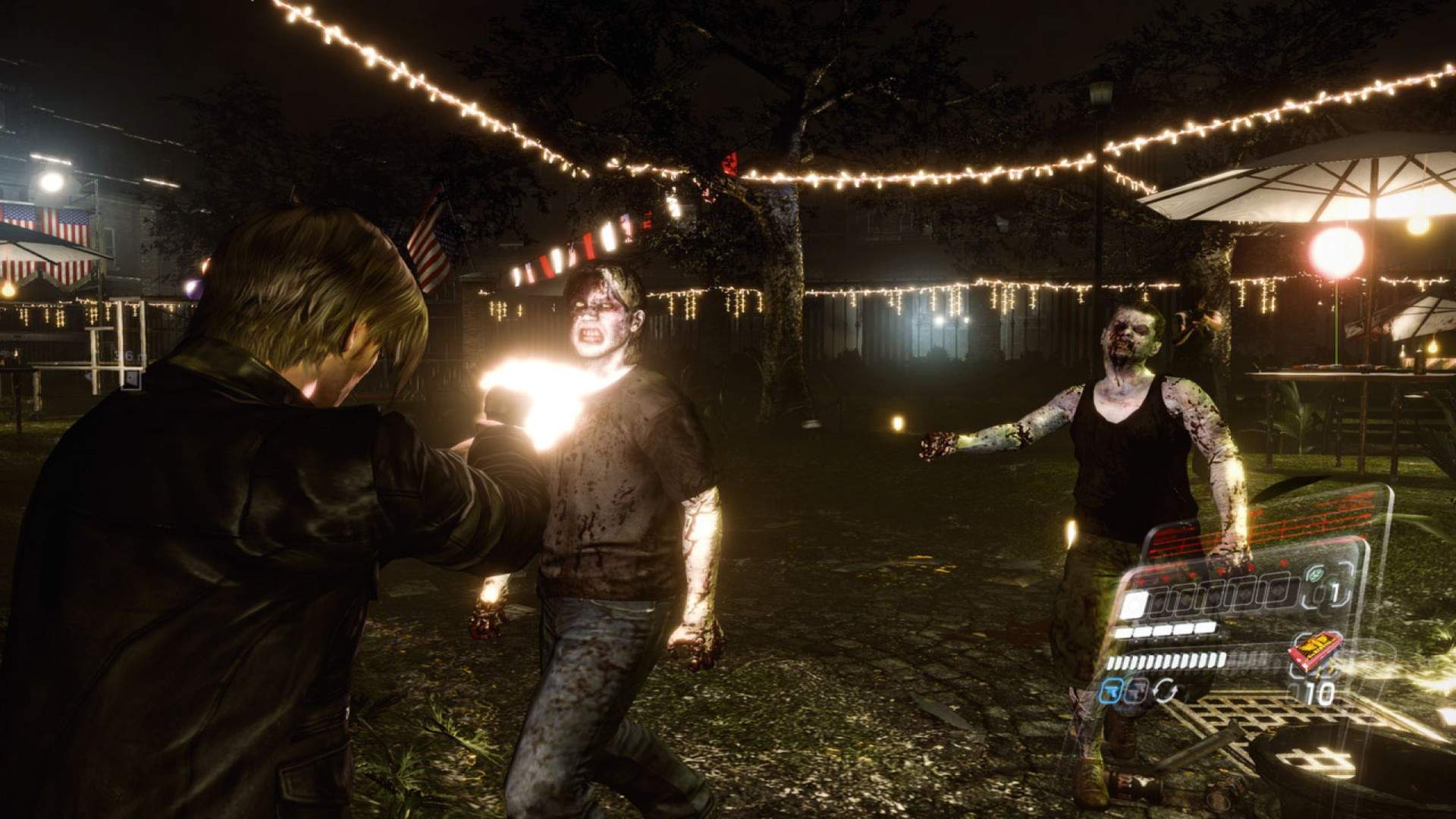
Task: Click the white stamina bar segments
Action: 1165,630
